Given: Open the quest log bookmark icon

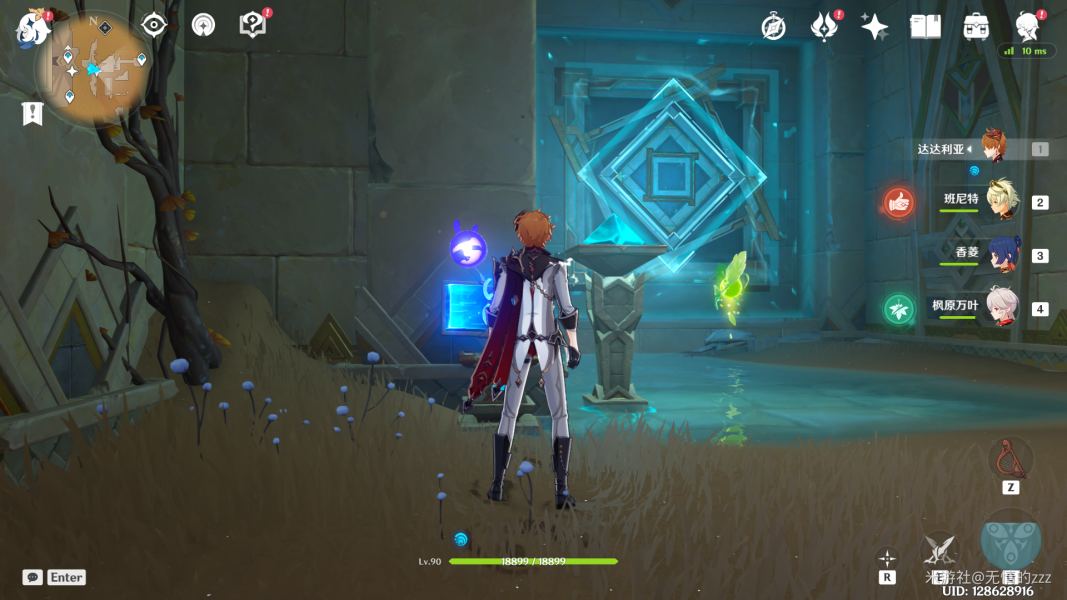Looking at the screenshot, I should [x=32, y=113].
